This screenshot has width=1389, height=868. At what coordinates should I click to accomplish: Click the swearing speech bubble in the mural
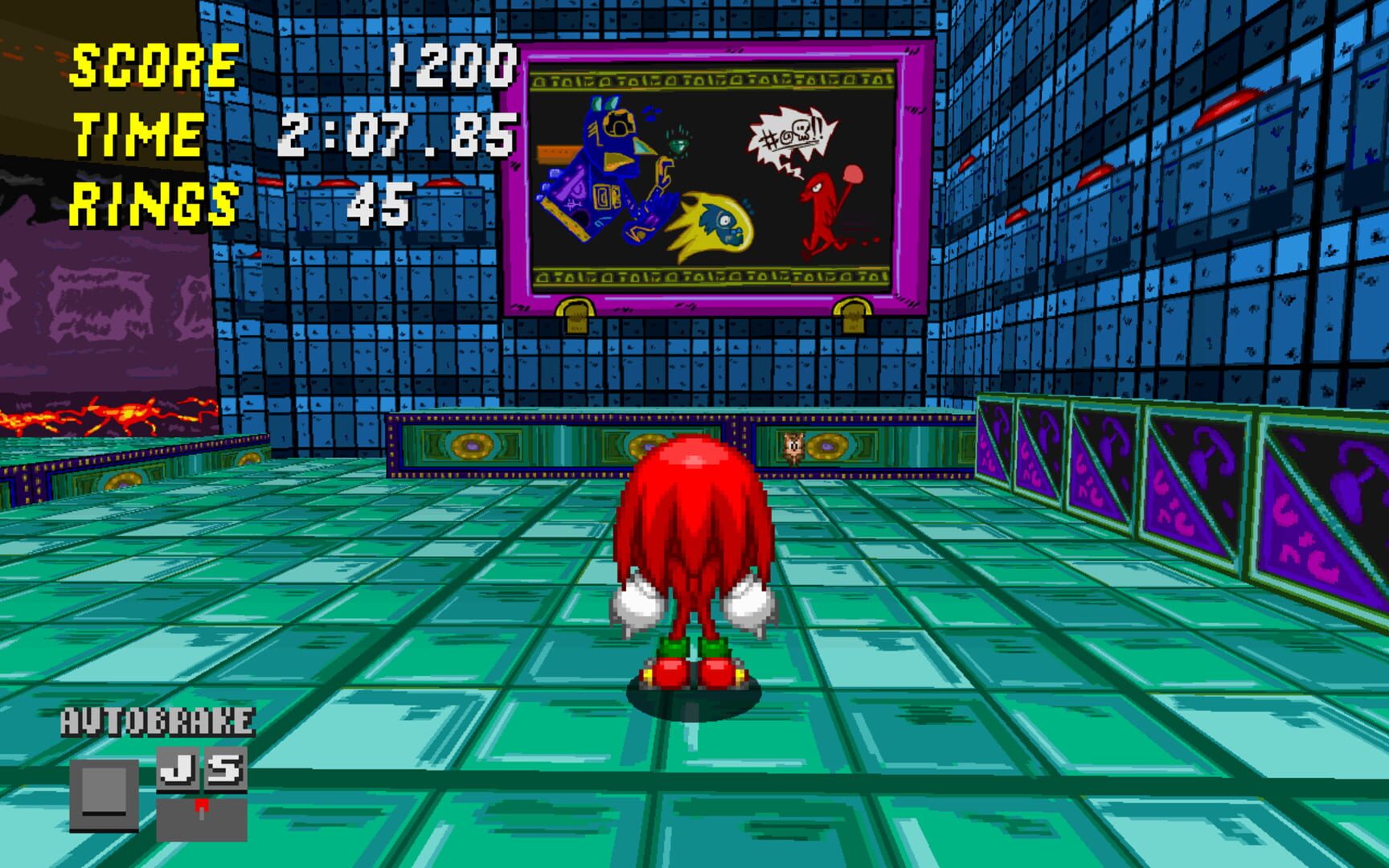click(x=792, y=133)
